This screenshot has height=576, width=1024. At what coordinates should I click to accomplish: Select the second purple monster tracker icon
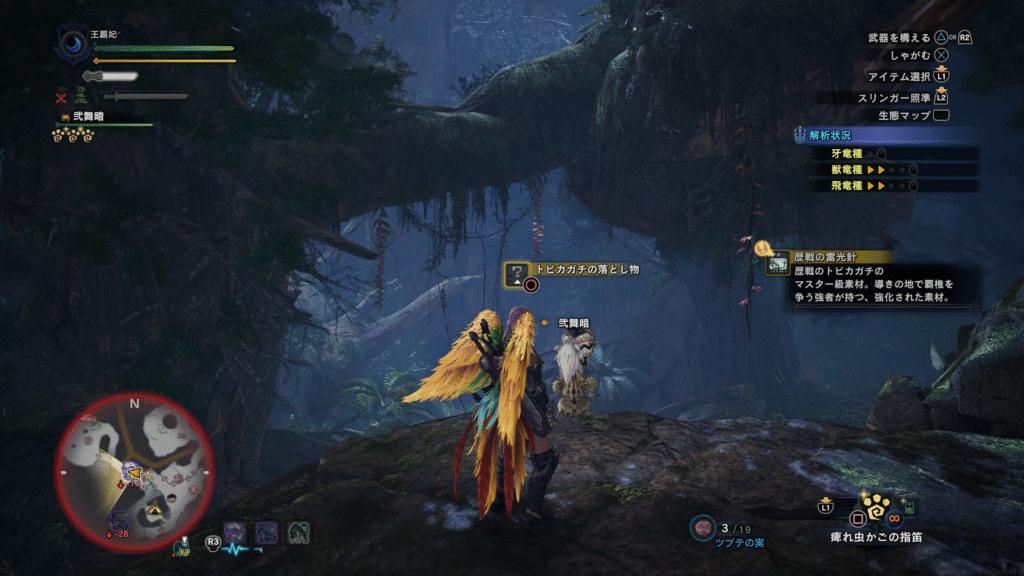click(266, 532)
